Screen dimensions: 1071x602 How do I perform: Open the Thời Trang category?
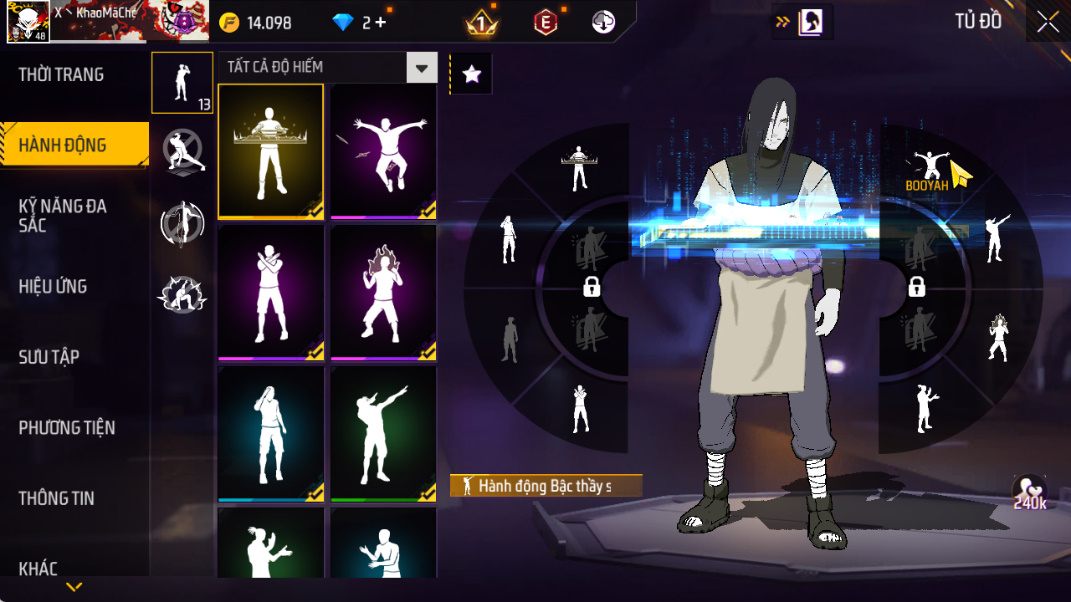62,75
